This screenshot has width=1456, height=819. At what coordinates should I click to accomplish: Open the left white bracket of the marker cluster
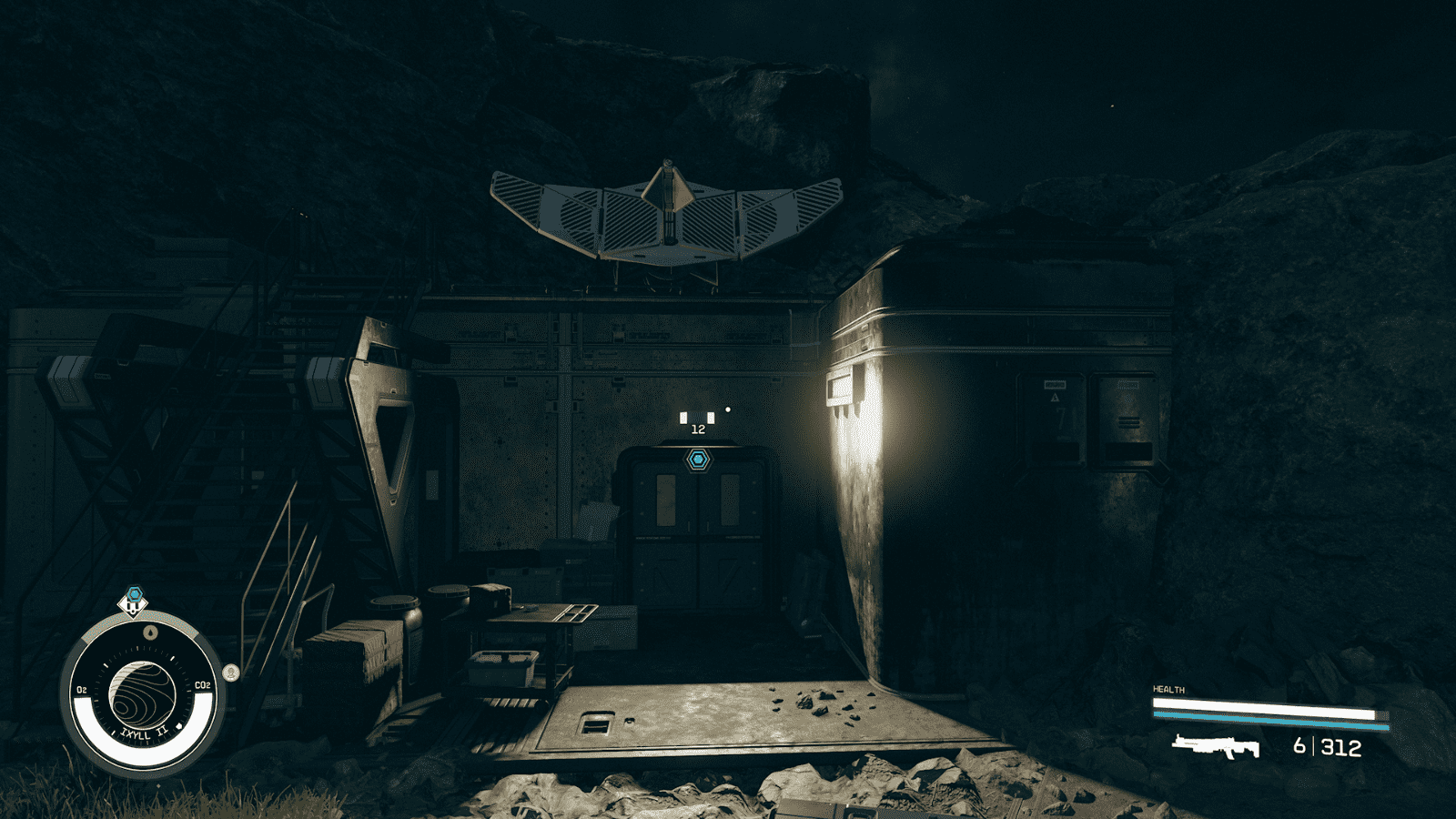(683, 419)
